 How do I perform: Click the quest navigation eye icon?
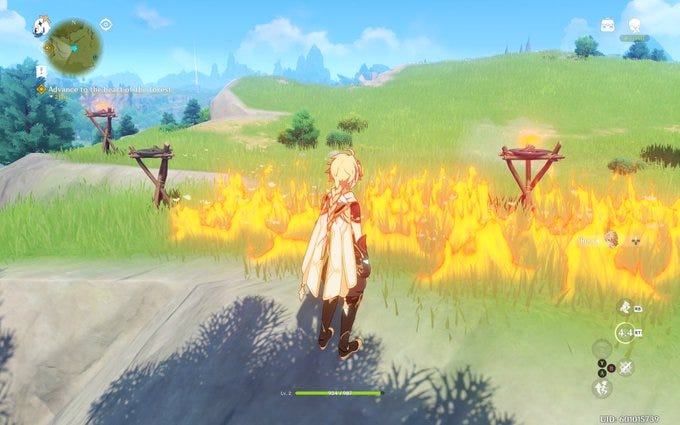pos(106,24)
